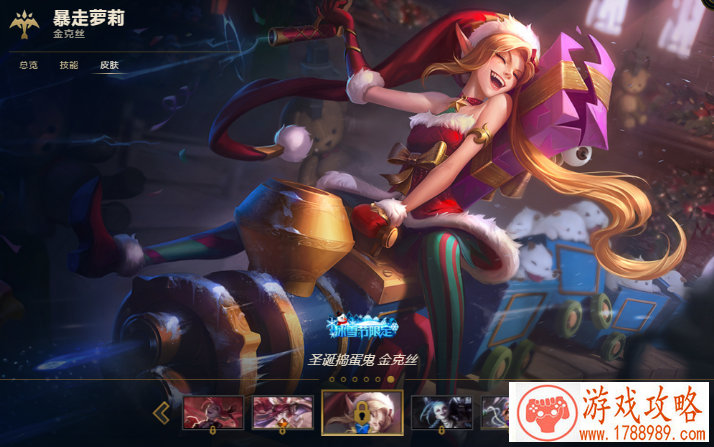Switch to the 总览 (Overview) tab
The width and height of the screenshot is (714, 447).
(x=29, y=65)
